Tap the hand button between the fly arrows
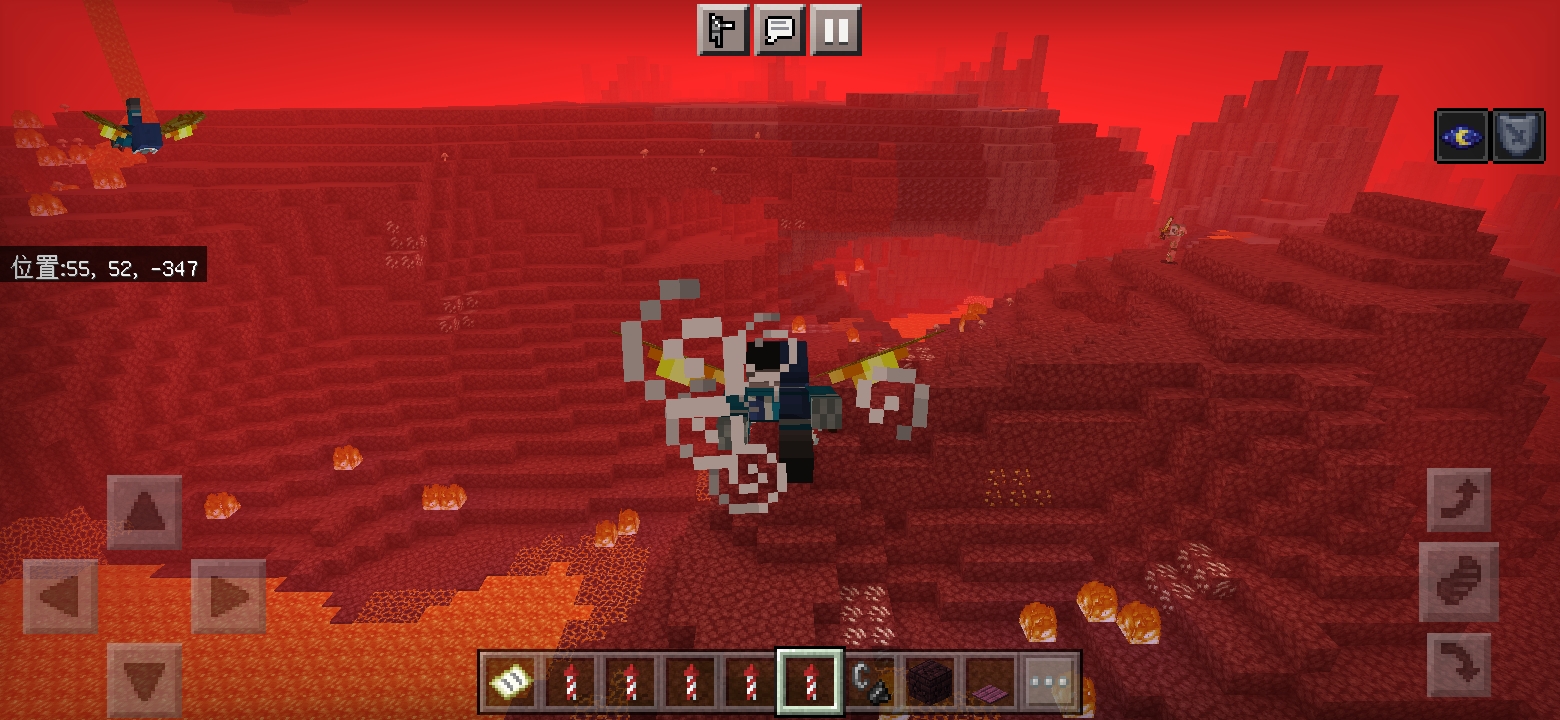This screenshot has width=1560, height=720. [1459, 582]
